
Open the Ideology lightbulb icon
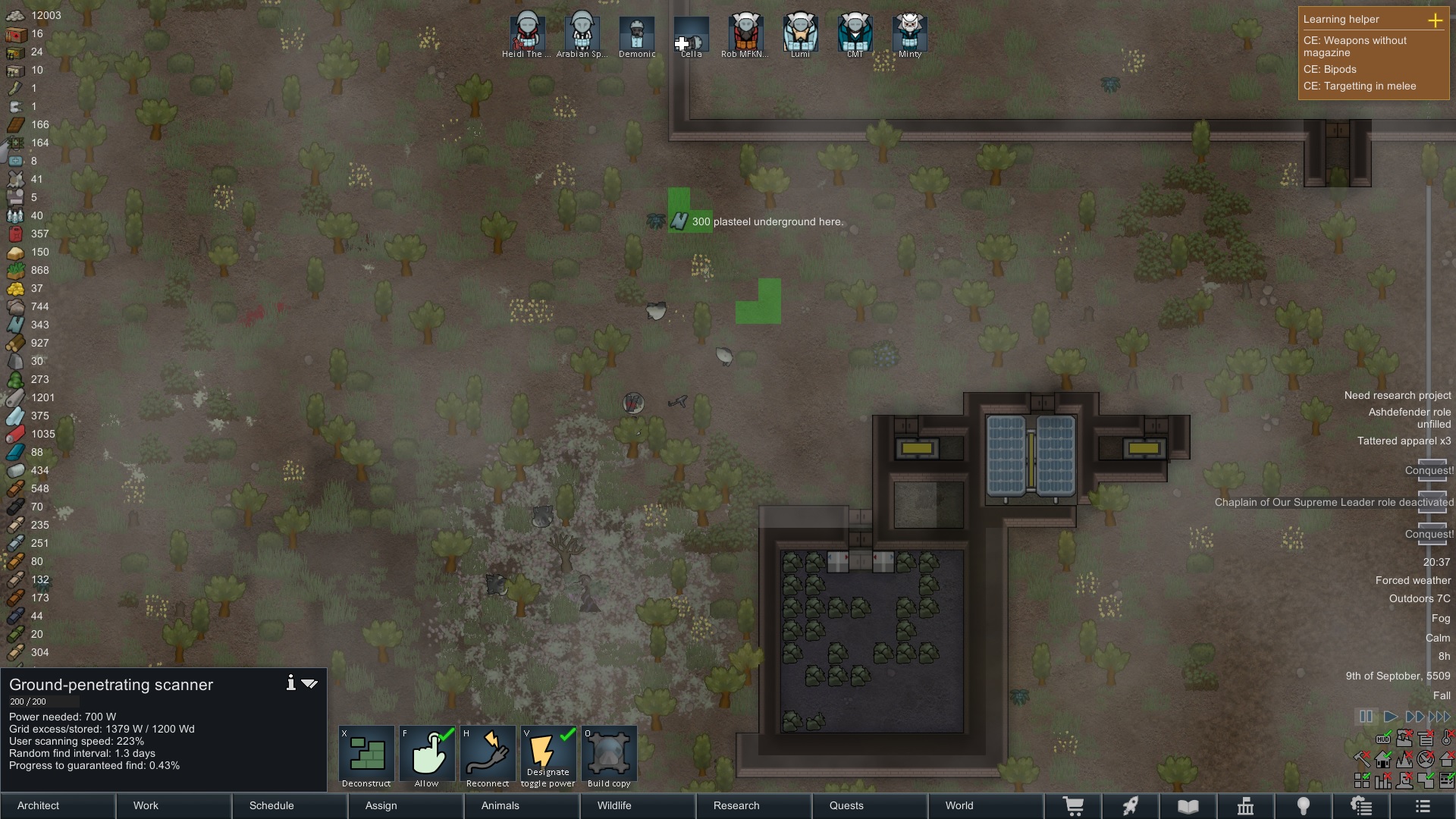tap(1304, 805)
